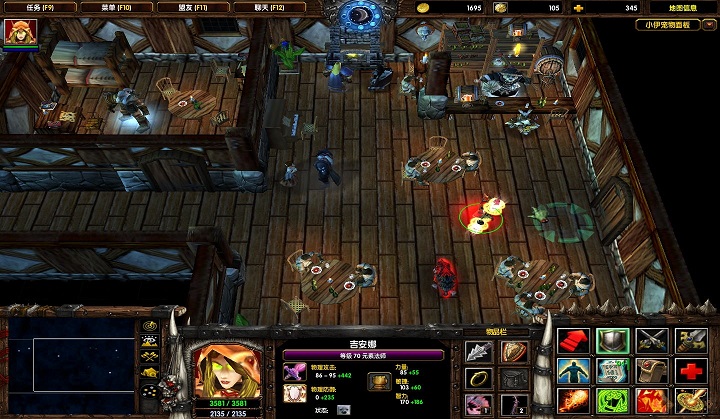Toggle minimap terrain display button
This screenshot has height=419, width=720.
[150, 343]
